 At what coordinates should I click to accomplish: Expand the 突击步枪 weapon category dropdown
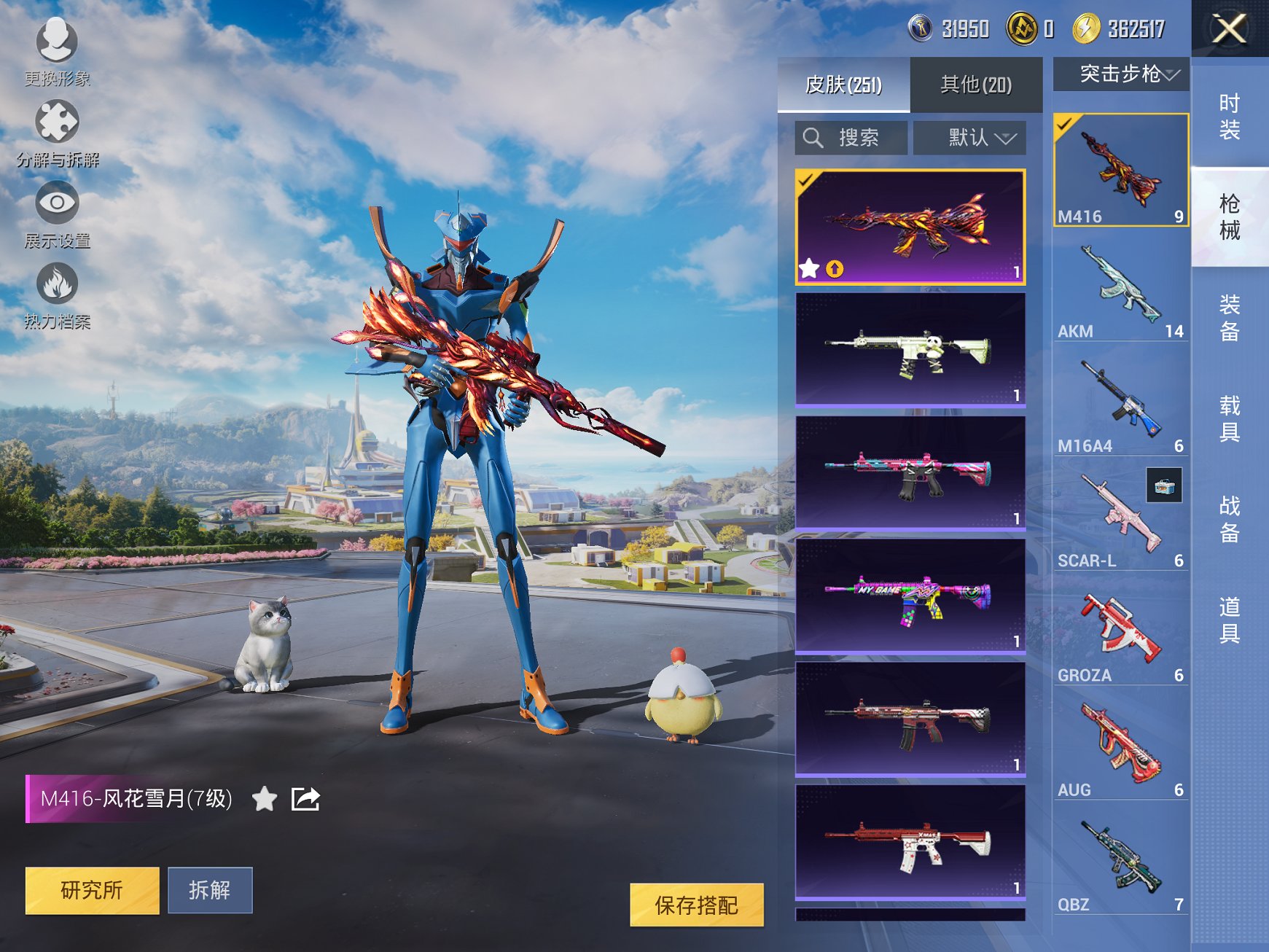(1128, 74)
